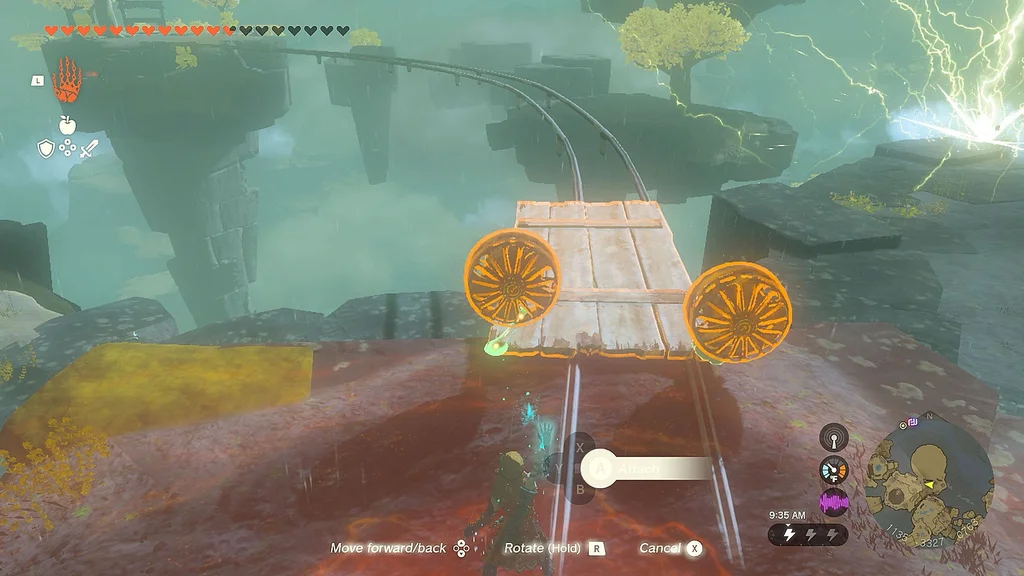Click the lightning weather forecast panel
The height and width of the screenshot is (576, 1024).
808,535
